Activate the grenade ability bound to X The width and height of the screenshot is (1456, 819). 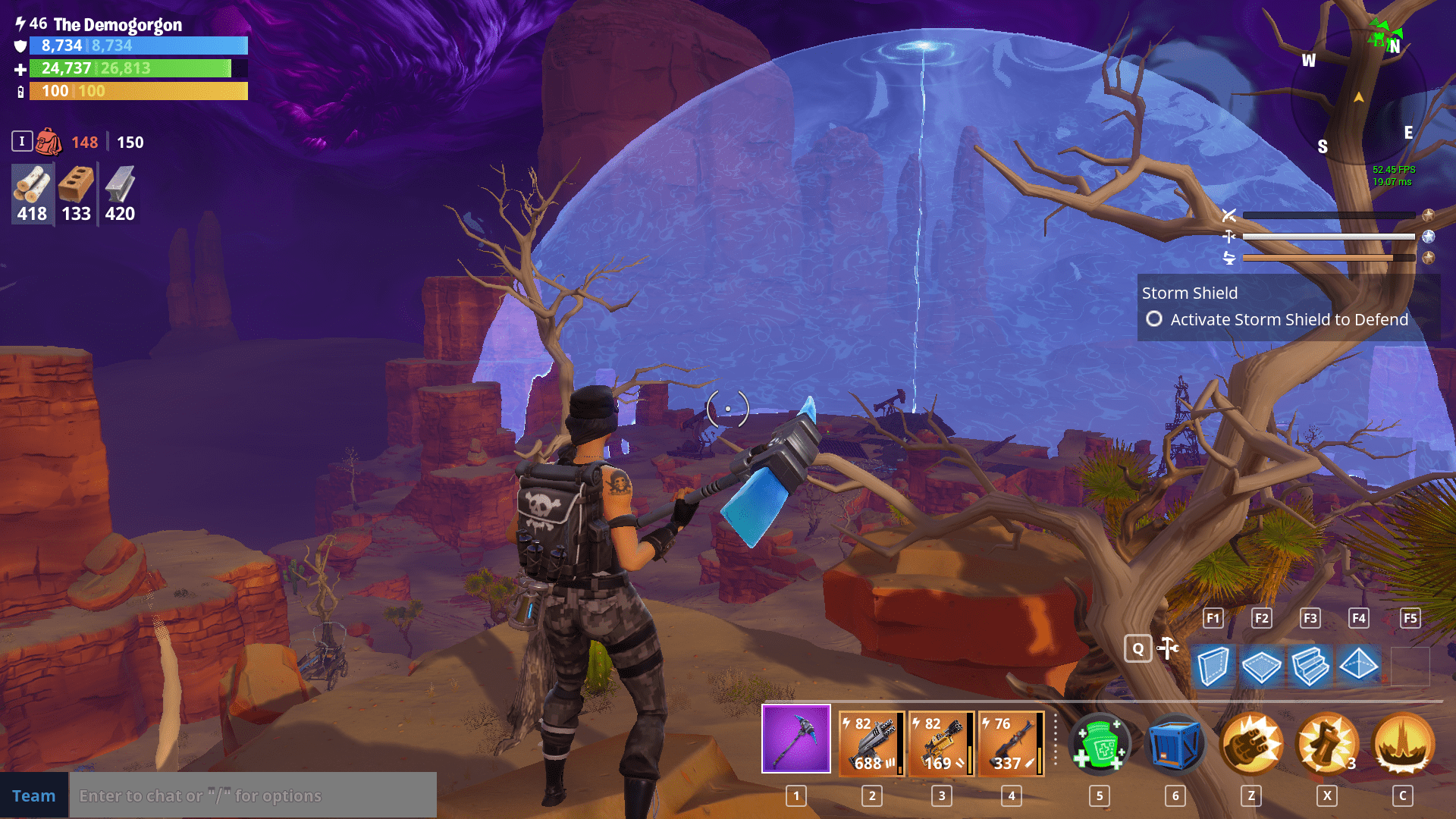pos(1326,743)
